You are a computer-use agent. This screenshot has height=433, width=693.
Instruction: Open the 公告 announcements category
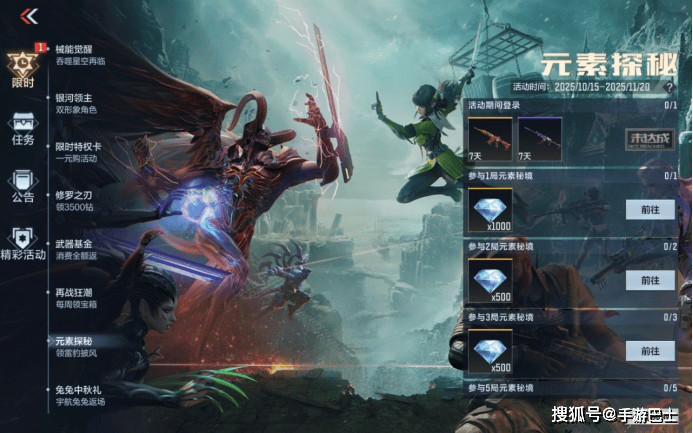(22, 184)
